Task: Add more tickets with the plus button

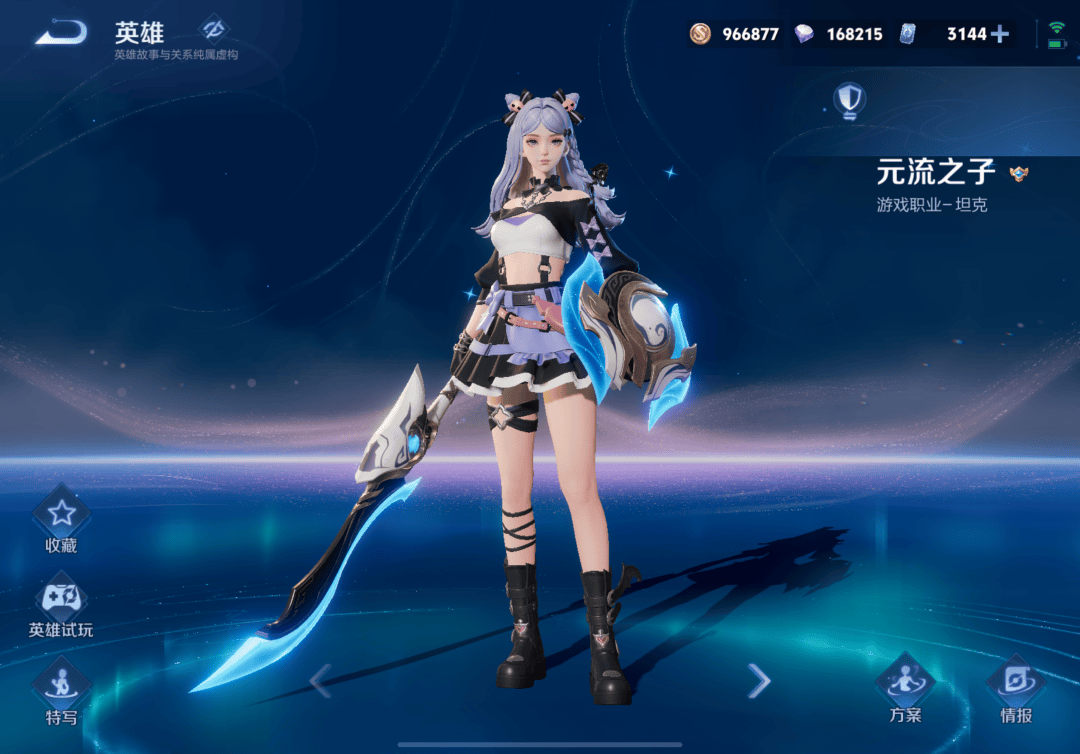Action: click(x=999, y=34)
